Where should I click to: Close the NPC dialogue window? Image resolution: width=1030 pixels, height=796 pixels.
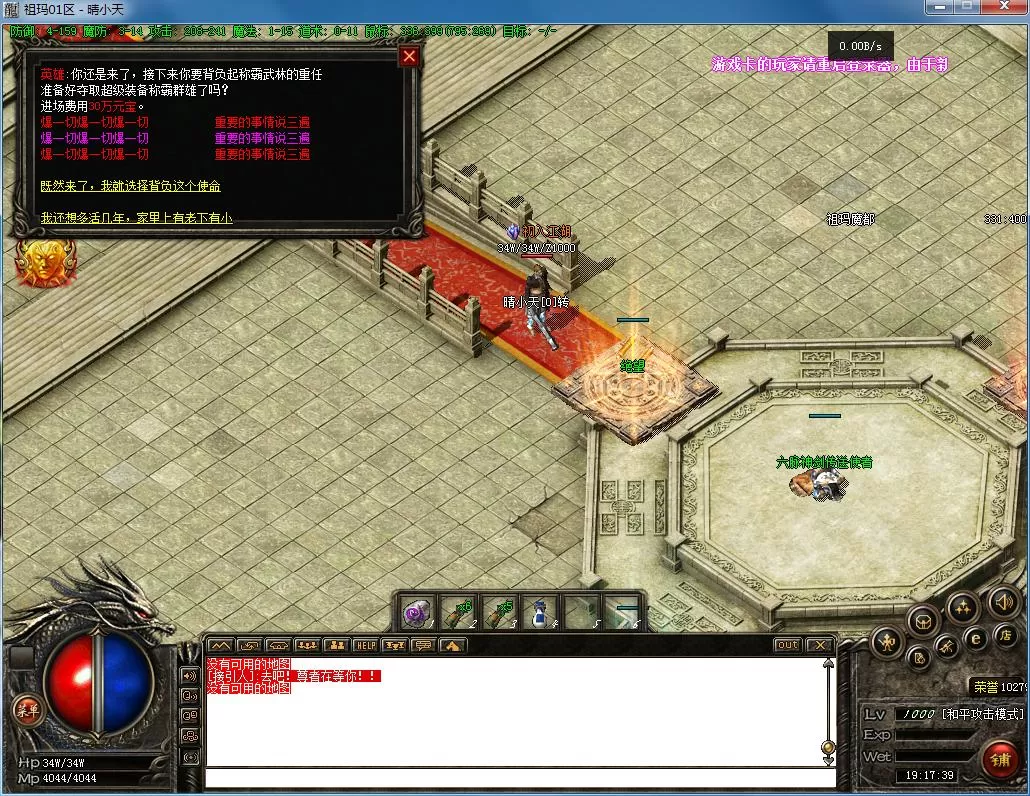[408, 56]
